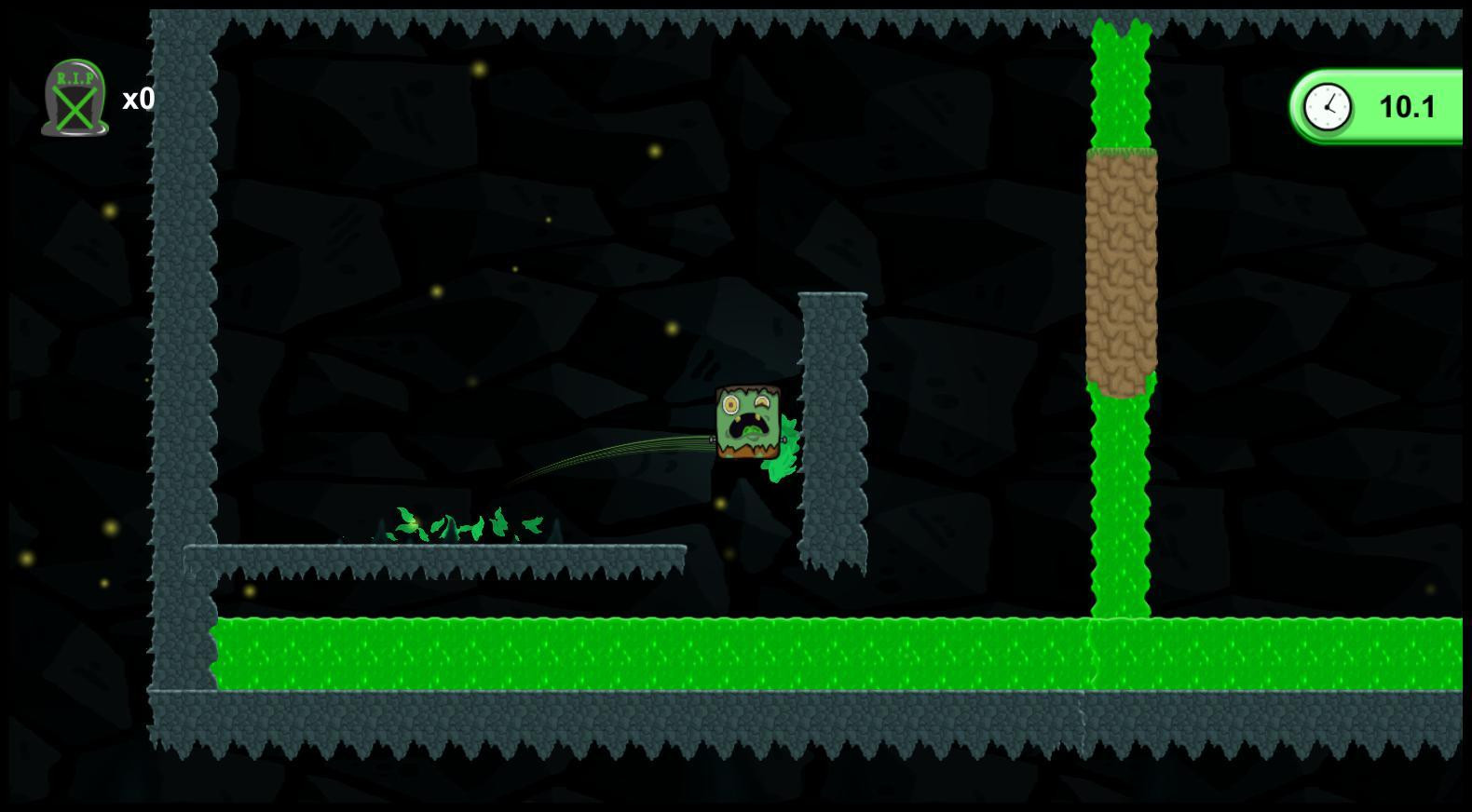The width and height of the screenshot is (1472, 812).
Task: Select the leafy green top of the tall vine
Action: 1121,74
